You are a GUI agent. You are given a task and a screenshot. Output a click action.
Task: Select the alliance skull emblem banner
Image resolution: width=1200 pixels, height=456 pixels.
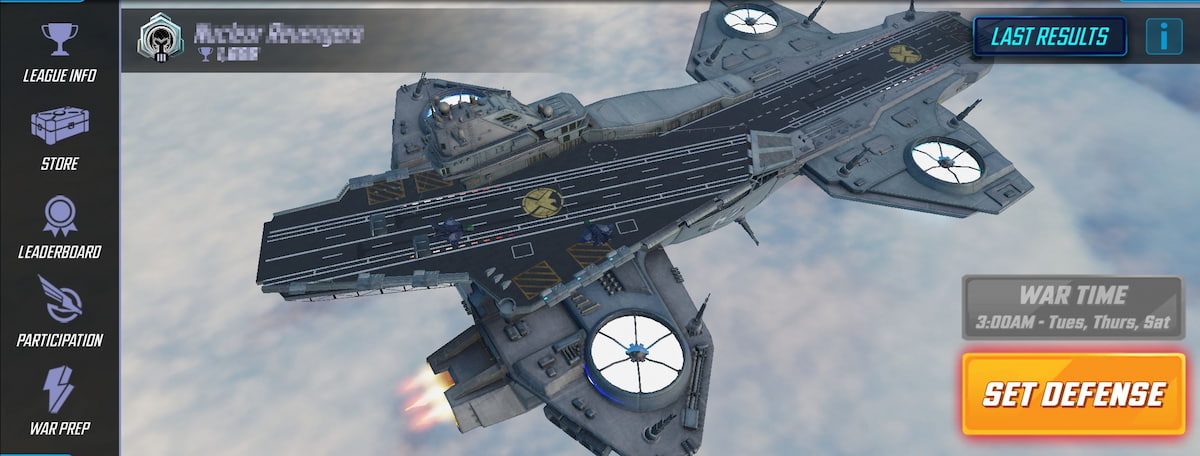coord(158,39)
